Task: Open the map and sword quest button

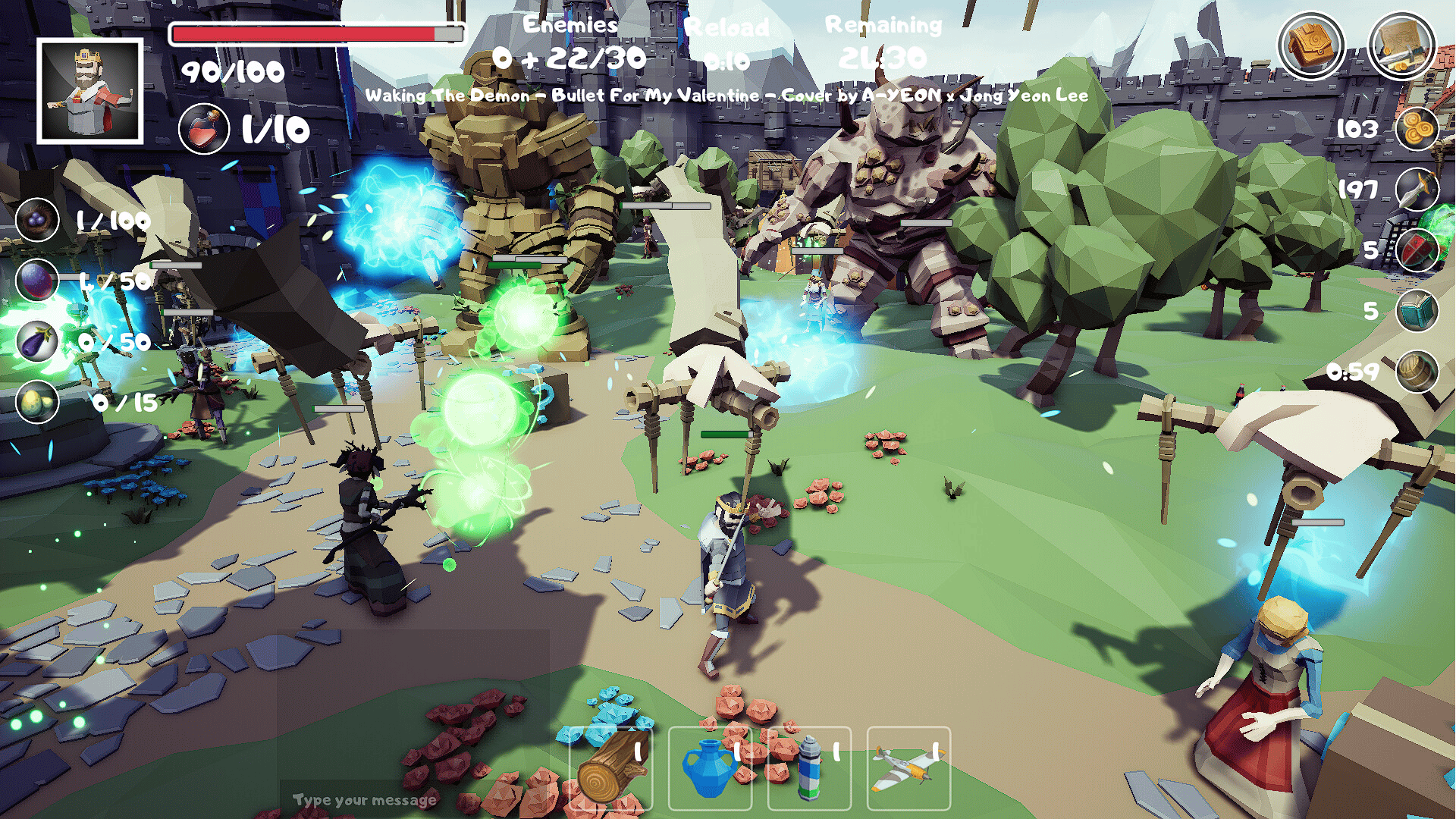Action: click(x=1401, y=45)
